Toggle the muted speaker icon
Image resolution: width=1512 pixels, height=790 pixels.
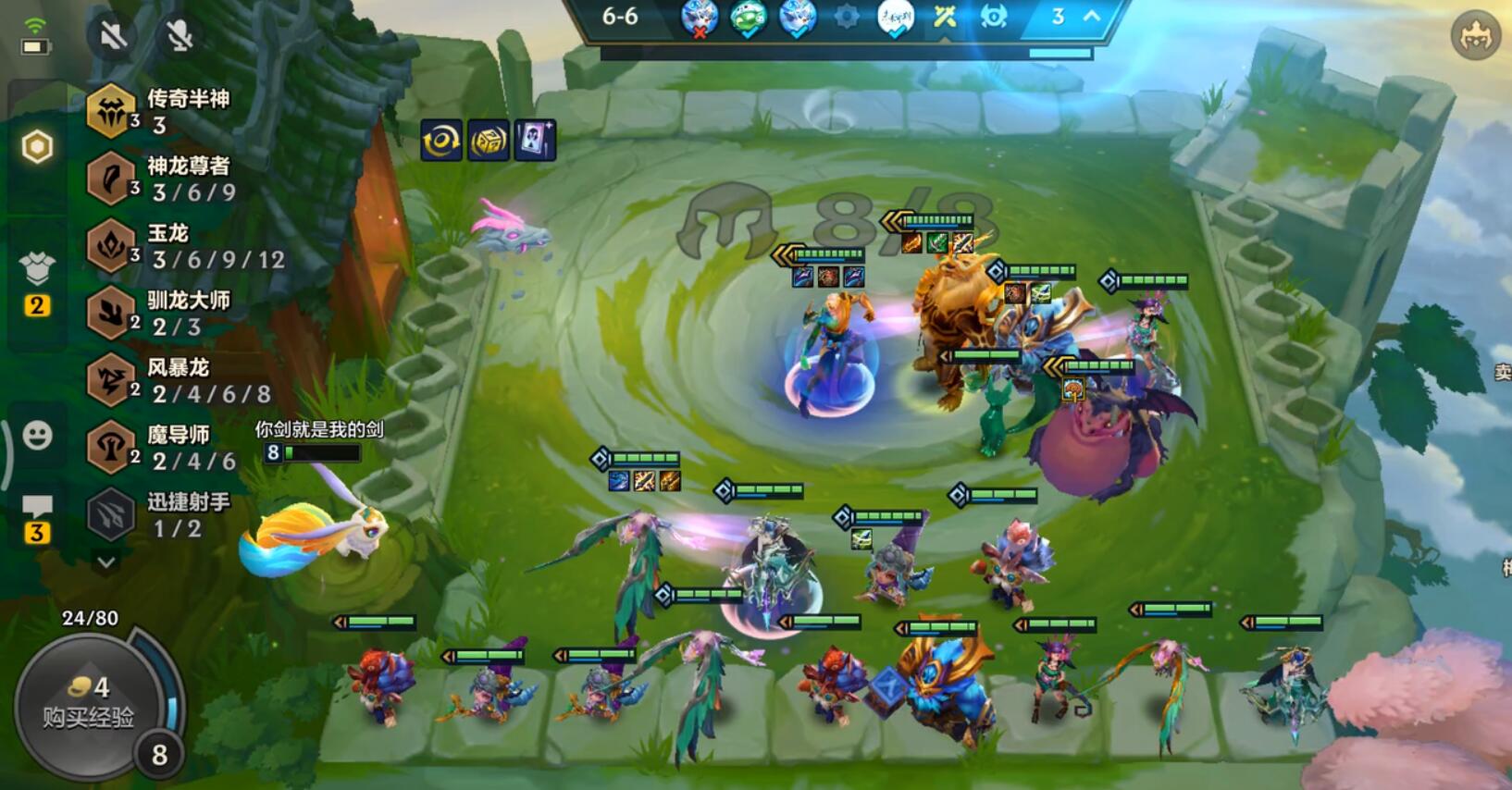click(113, 36)
